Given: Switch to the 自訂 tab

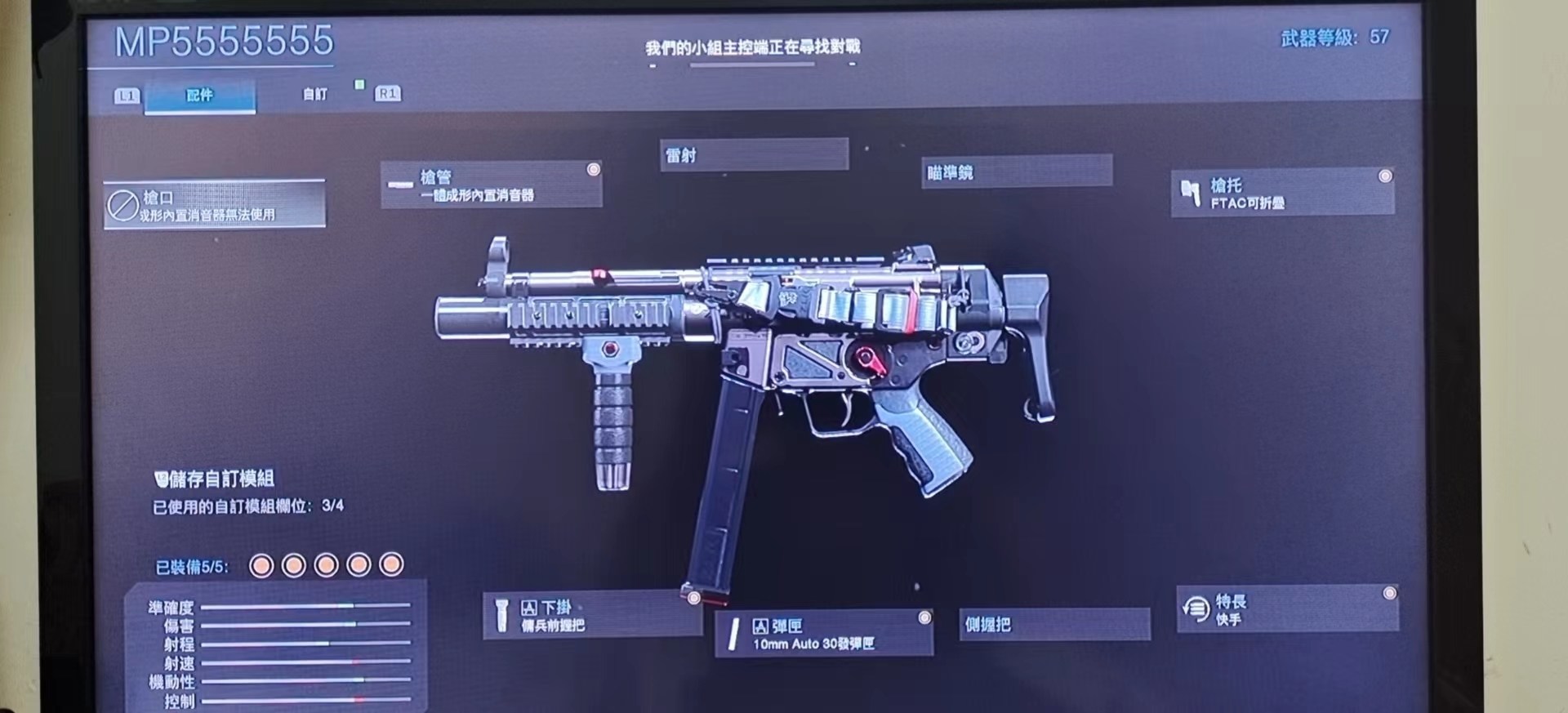Looking at the screenshot, I should click(x=314, y=95).
